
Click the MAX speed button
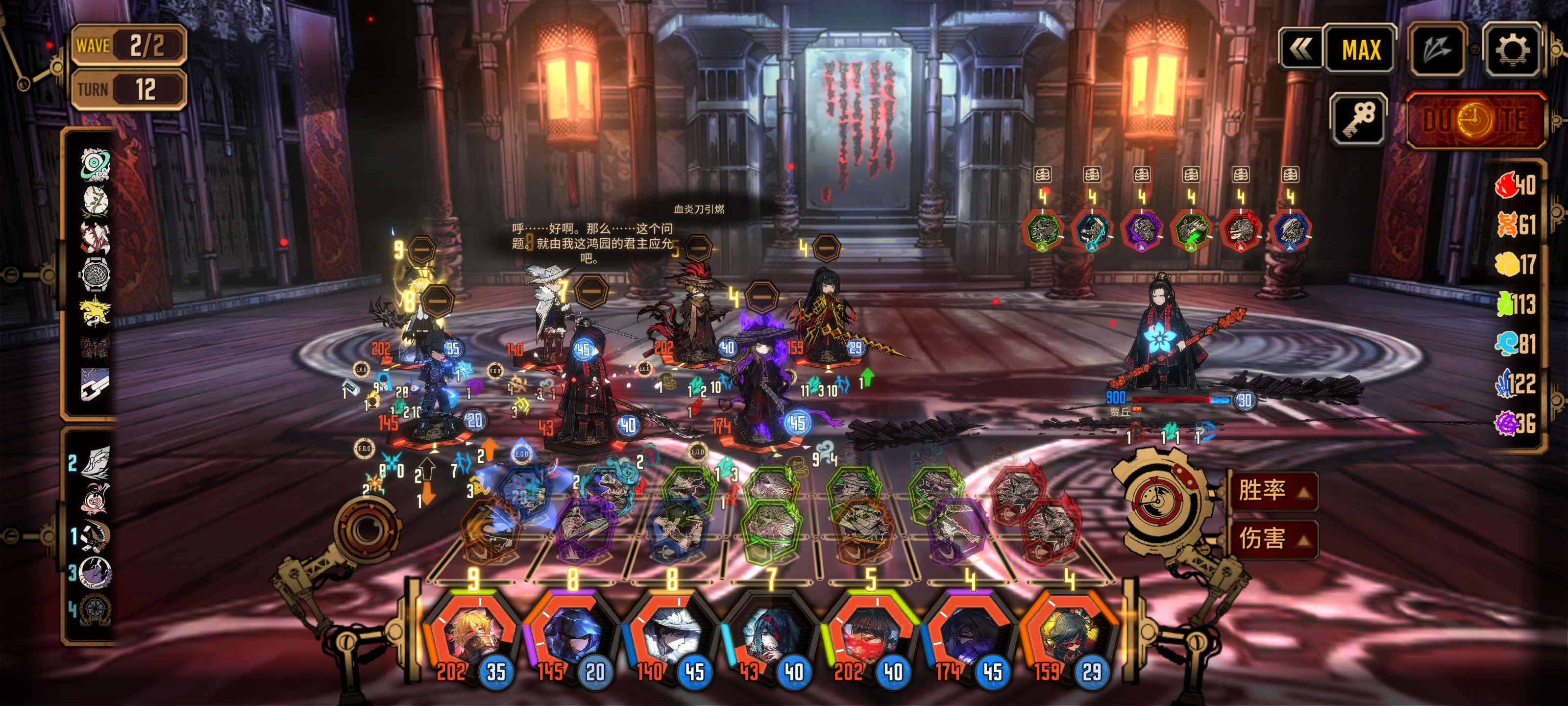click(x=1360, y=50)
